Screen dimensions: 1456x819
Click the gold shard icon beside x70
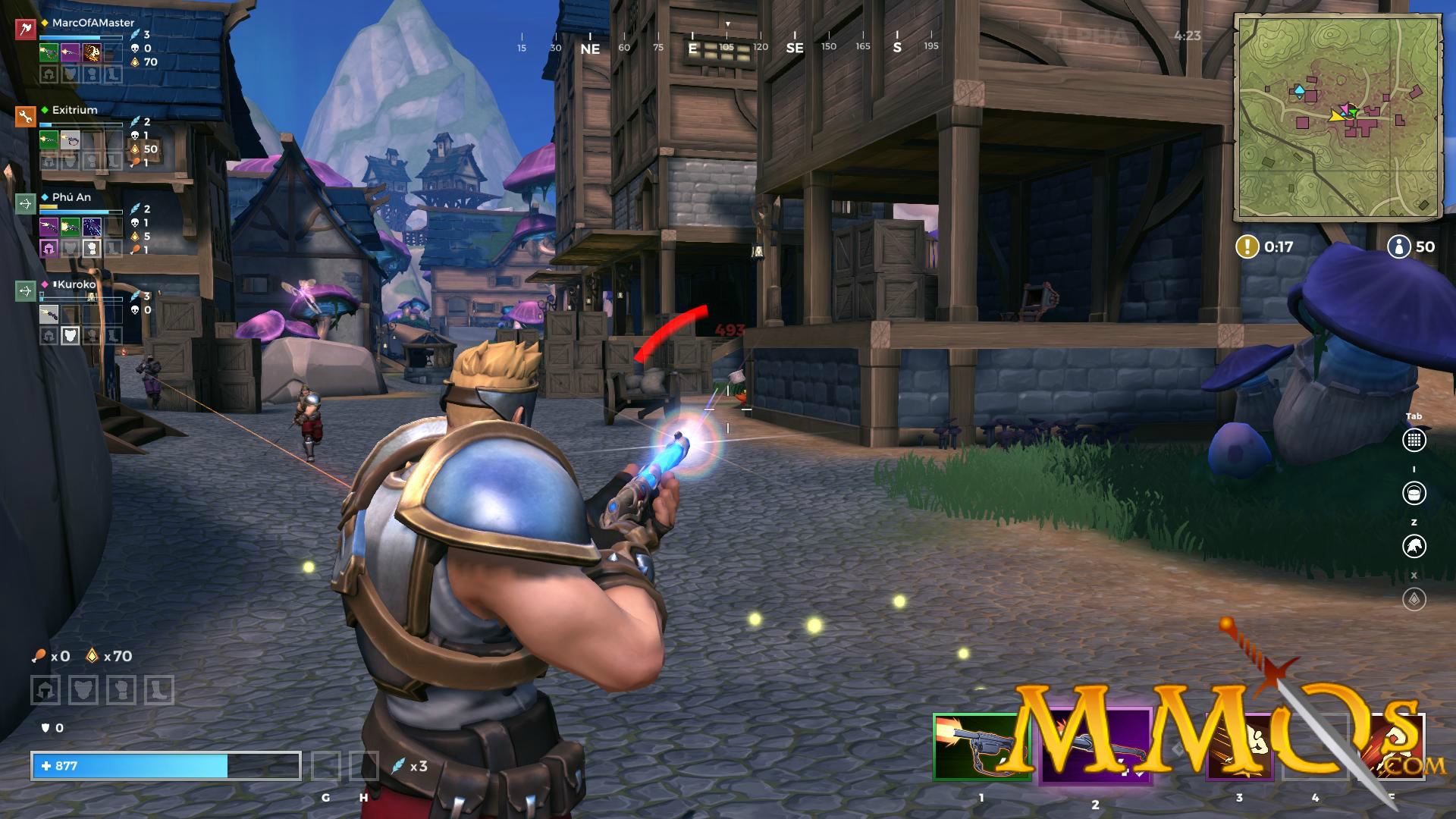(91, 657)
